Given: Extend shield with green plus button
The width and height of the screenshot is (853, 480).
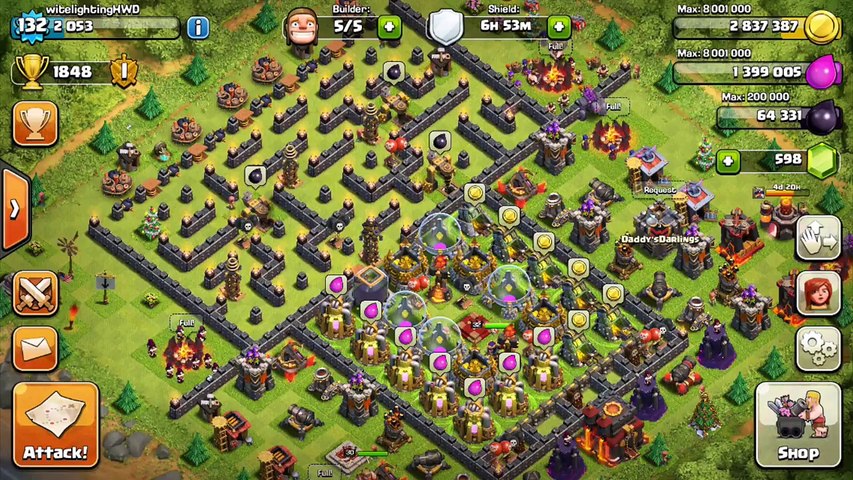Looking at the screenshot, I should click(558, 27).
